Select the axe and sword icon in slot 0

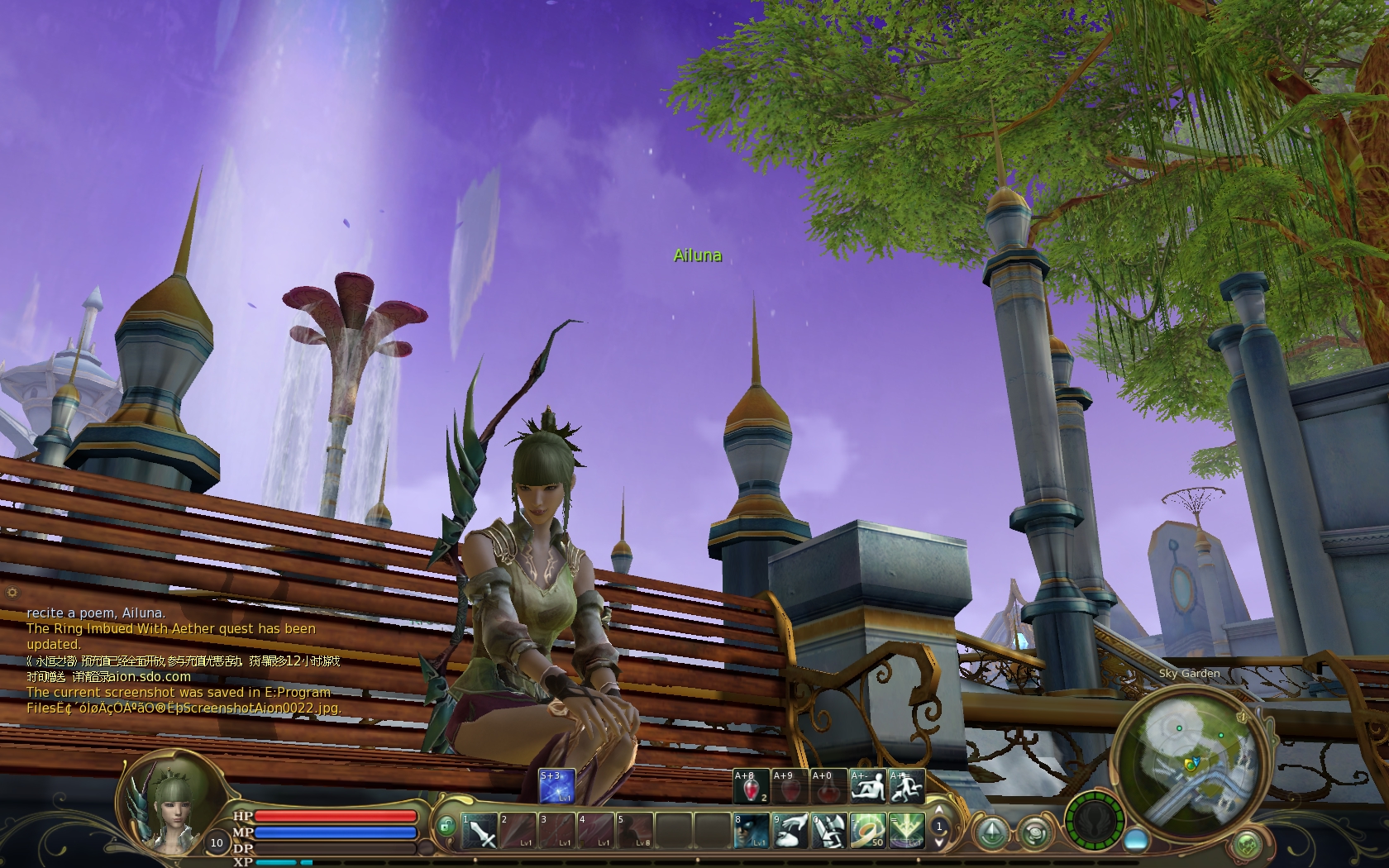(828, 831)
